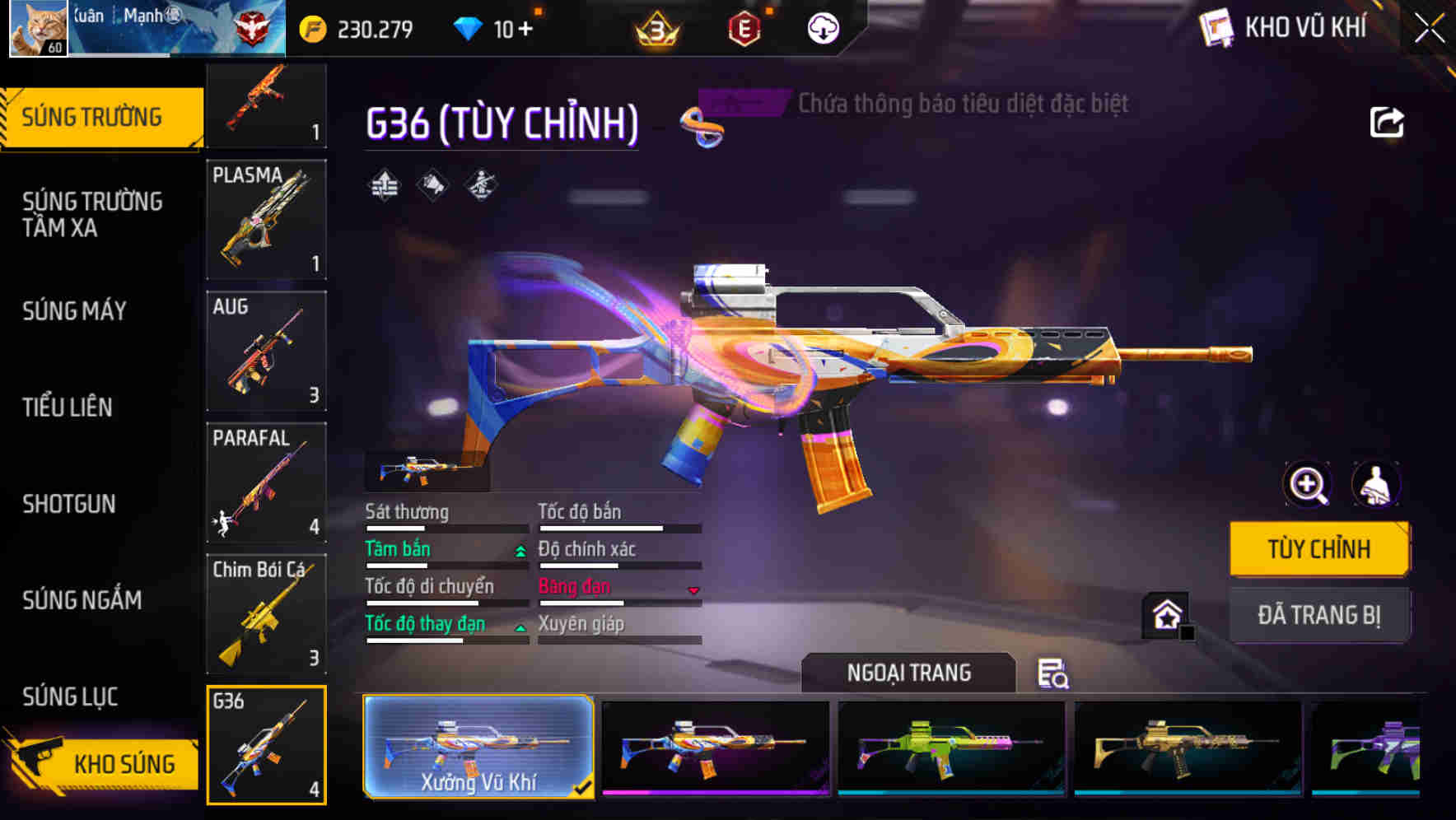1456x820 pixels.
Task: Switch to the Ngoại Trang tab
Action: tap(908, 672)
